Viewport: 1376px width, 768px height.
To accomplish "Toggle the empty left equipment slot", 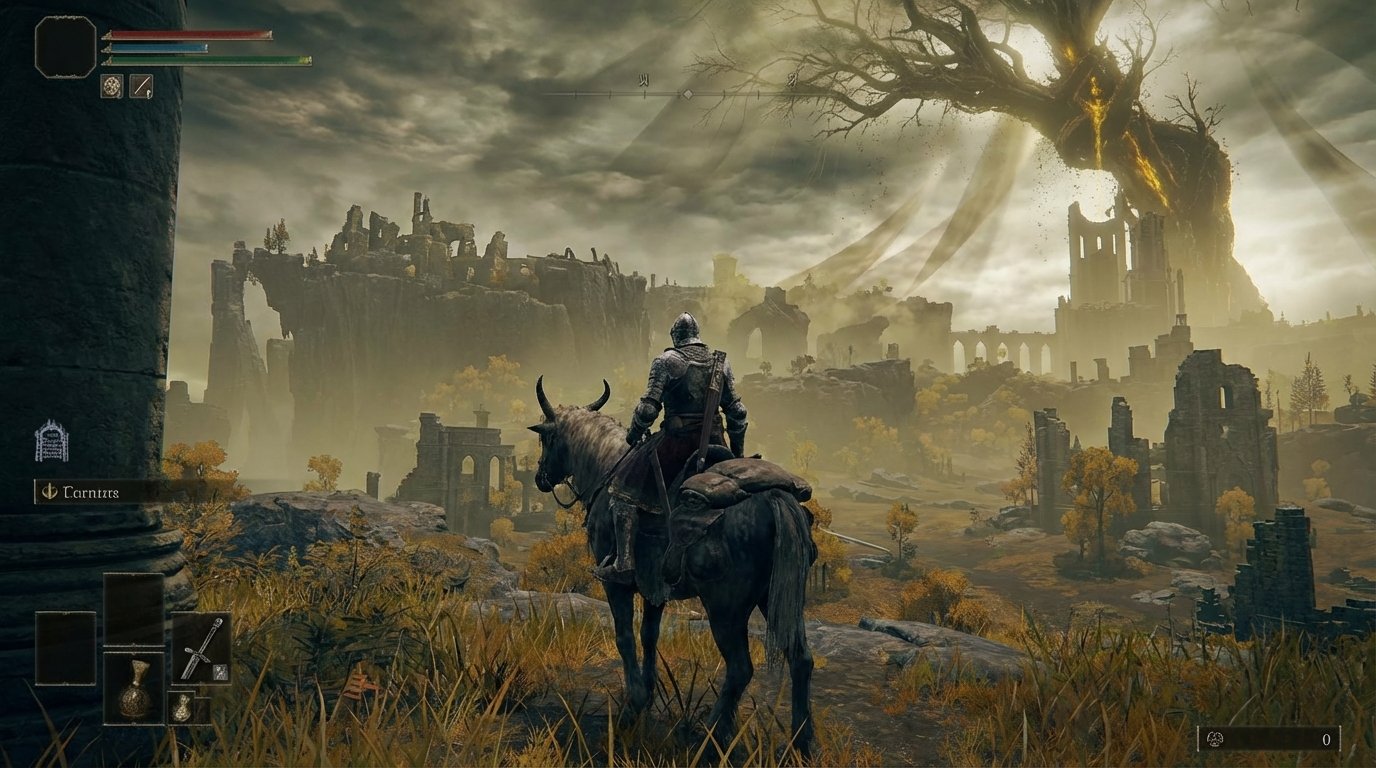I will pyautogui.click(x=64, y=648).
